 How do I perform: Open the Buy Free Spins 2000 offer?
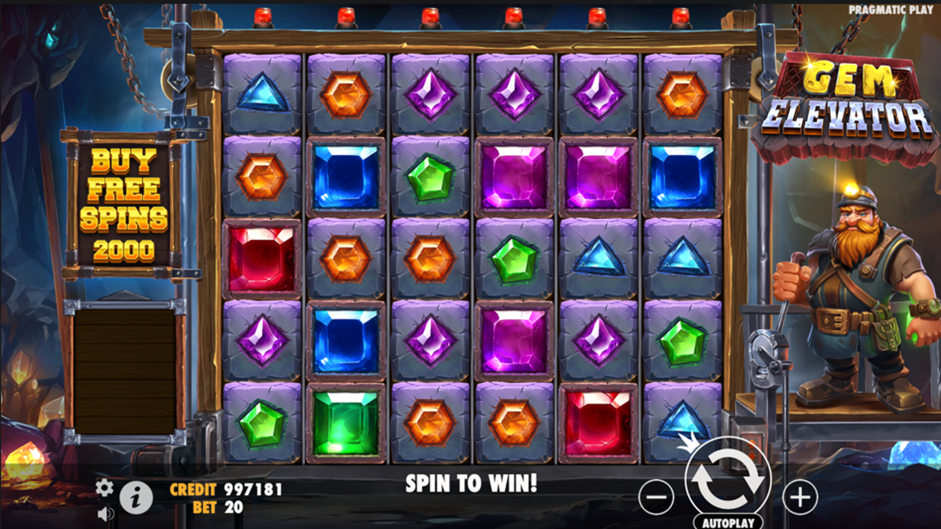pos(122,204)
